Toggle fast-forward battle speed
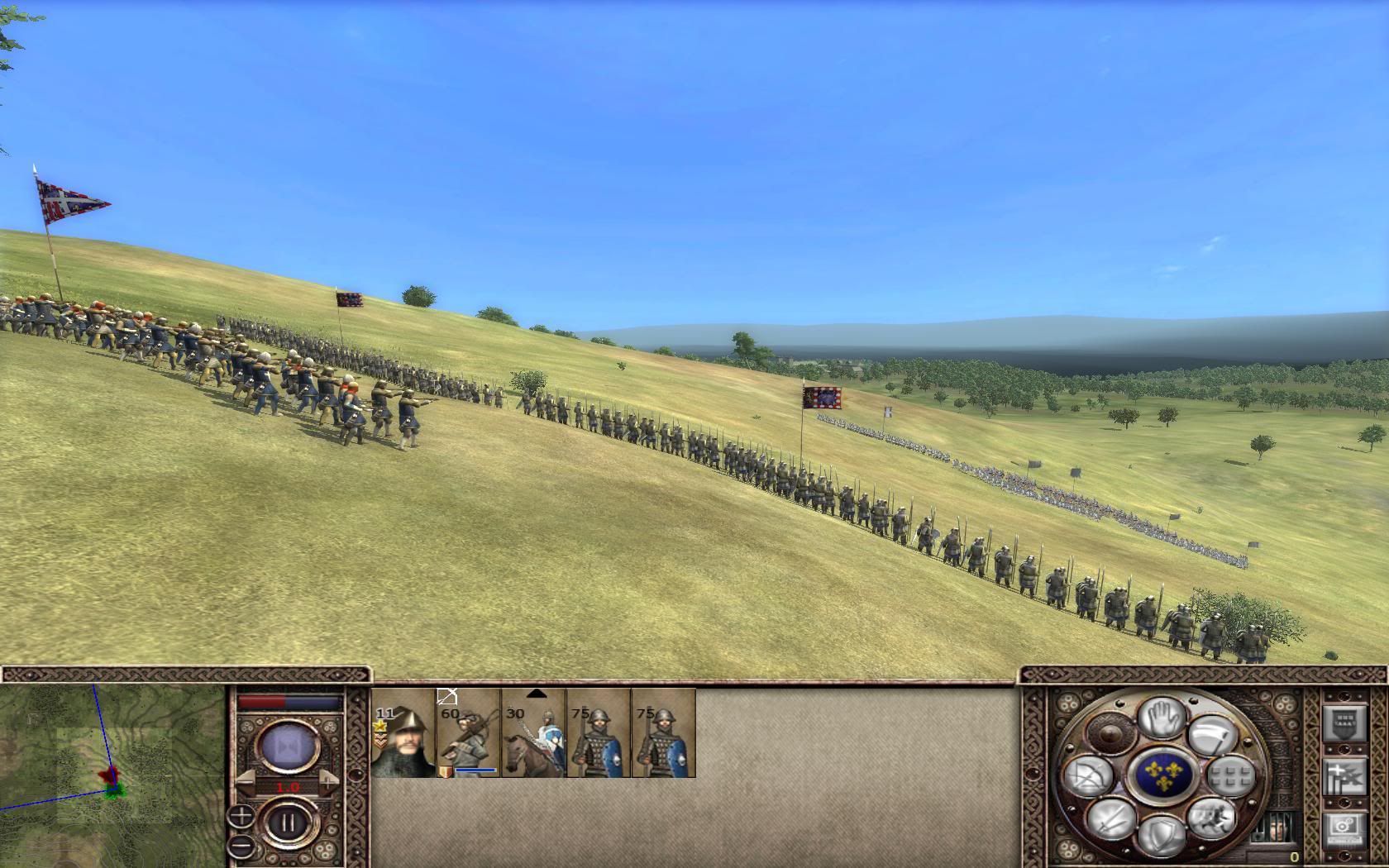The image size is (1389, 868). 288,746
